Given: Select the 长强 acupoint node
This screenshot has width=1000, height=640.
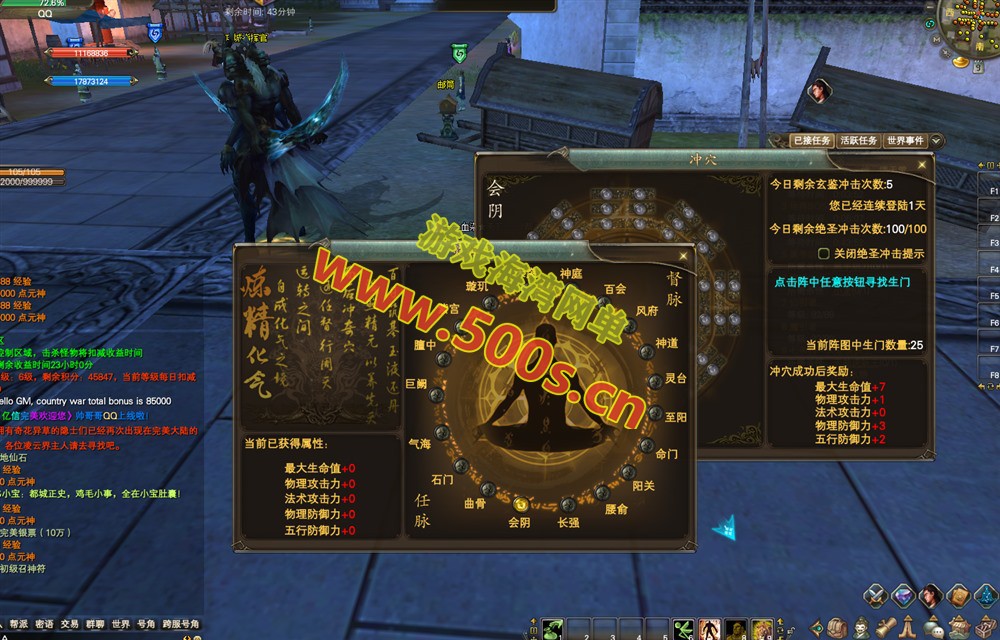Looking at the screenshot, I should [x=567, y=504].
